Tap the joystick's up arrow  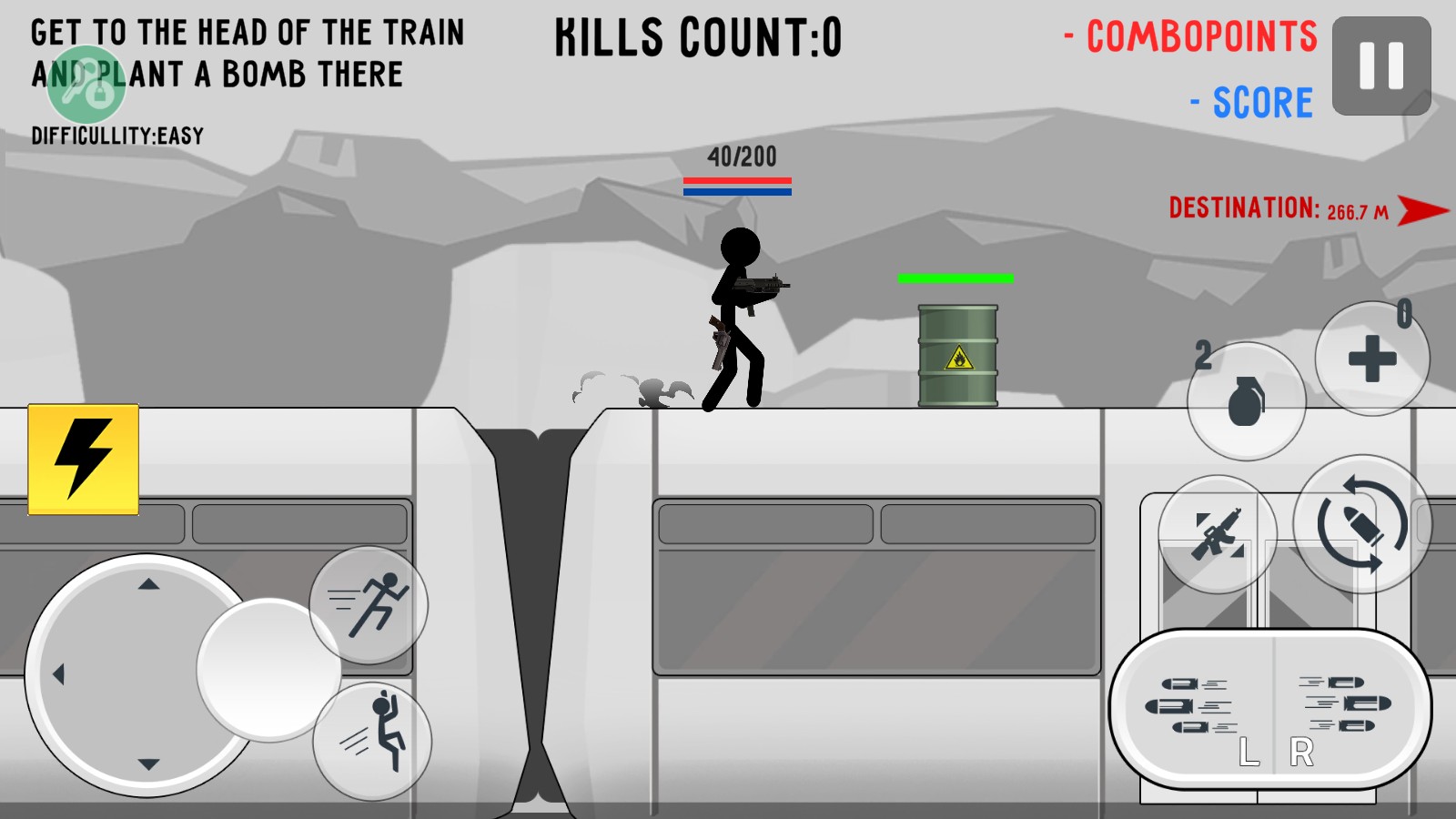[149, 584]
